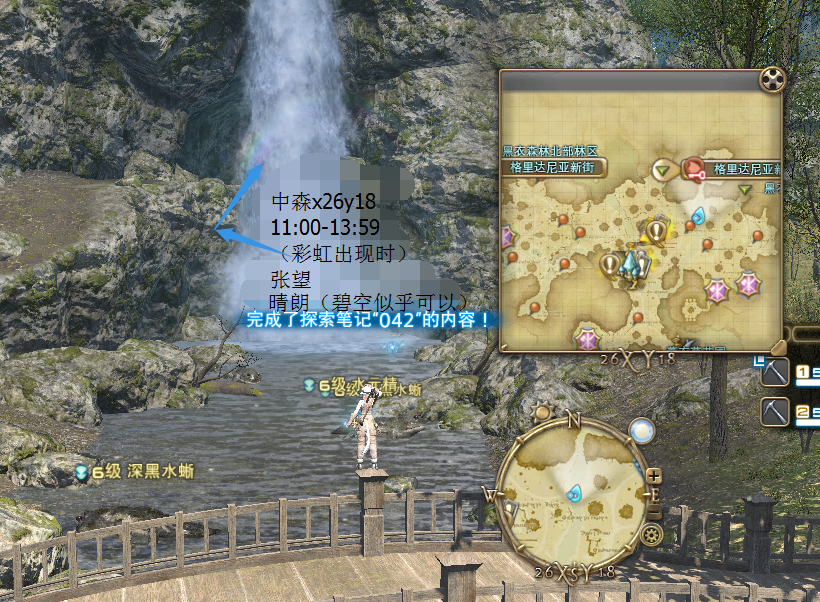The image size is (820, 602).
Task: Zoom out the minimap with the minus button
Action: 654,511
